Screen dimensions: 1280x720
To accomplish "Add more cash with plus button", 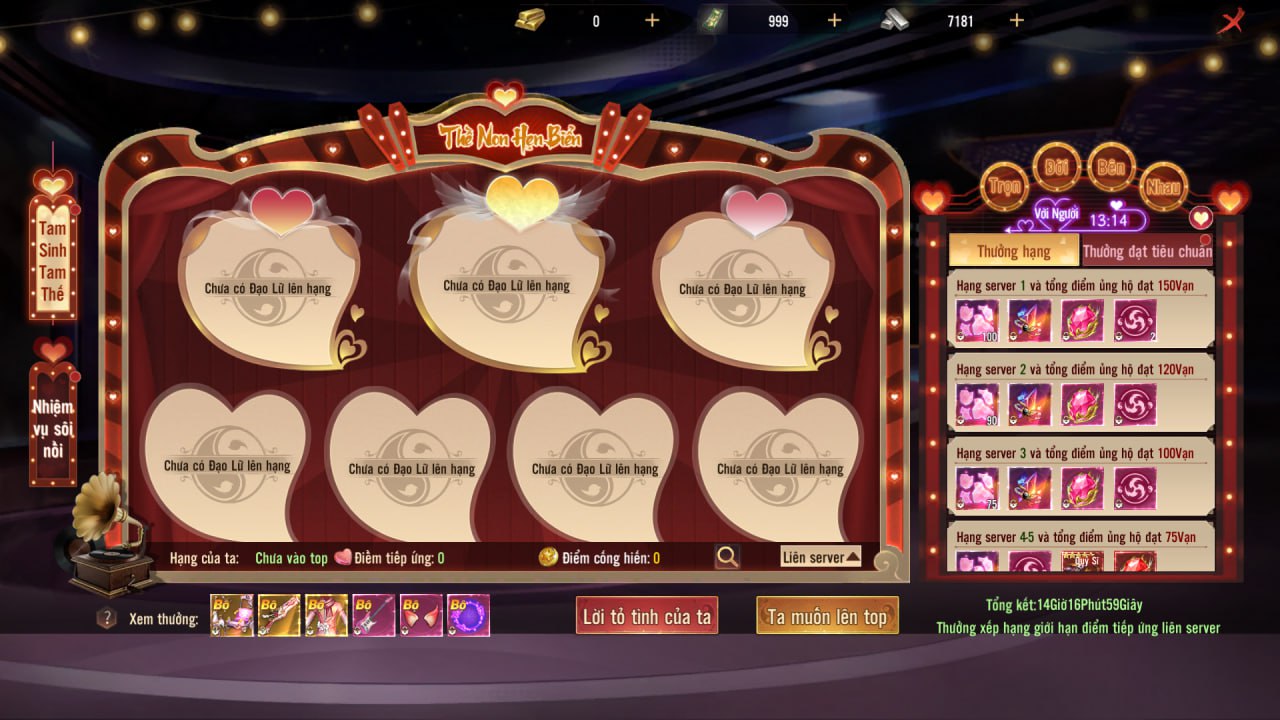I will coord(834,20).
